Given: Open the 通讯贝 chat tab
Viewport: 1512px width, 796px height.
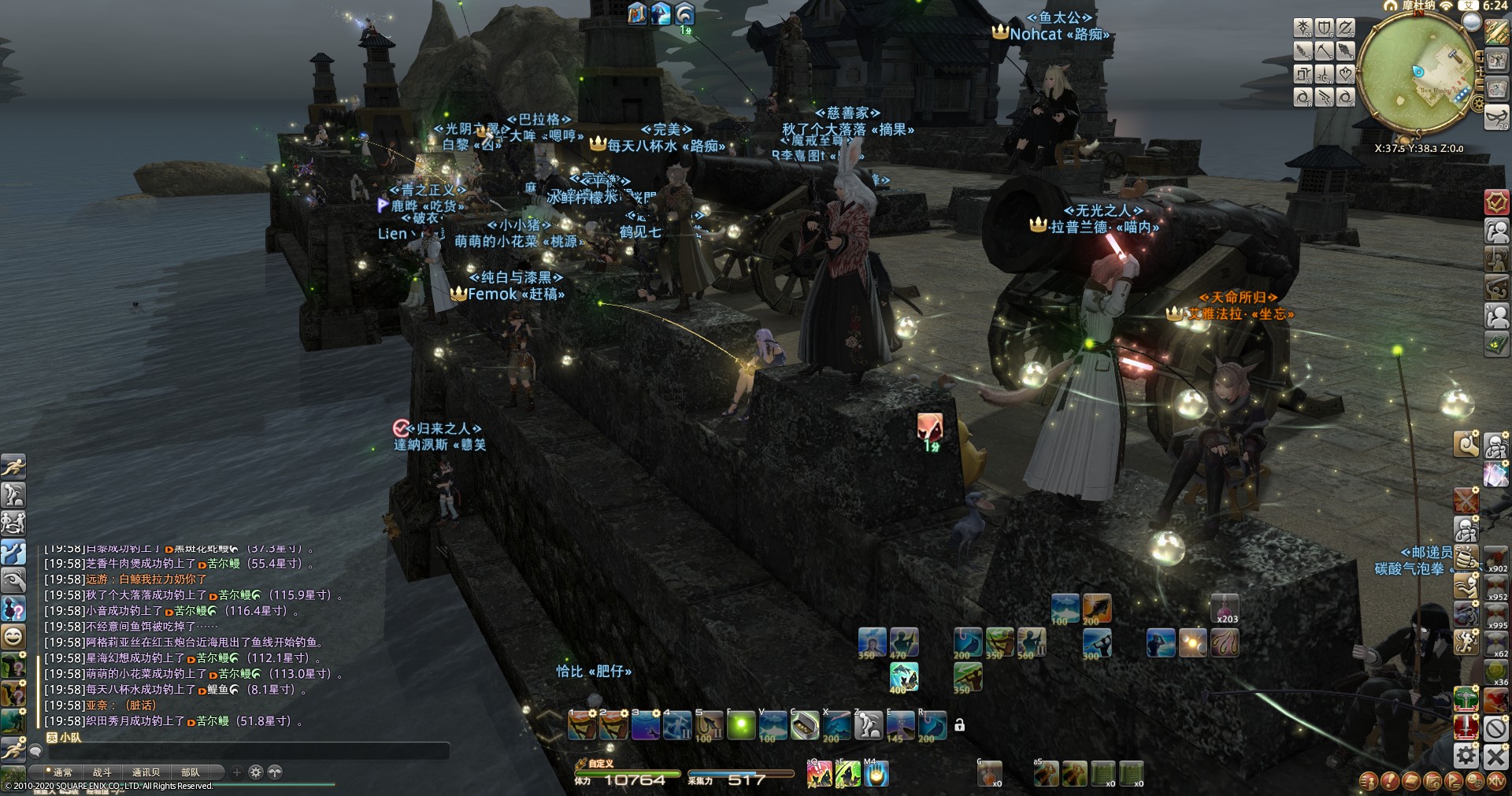Looking at the screenshot, I should coord(146,772).
